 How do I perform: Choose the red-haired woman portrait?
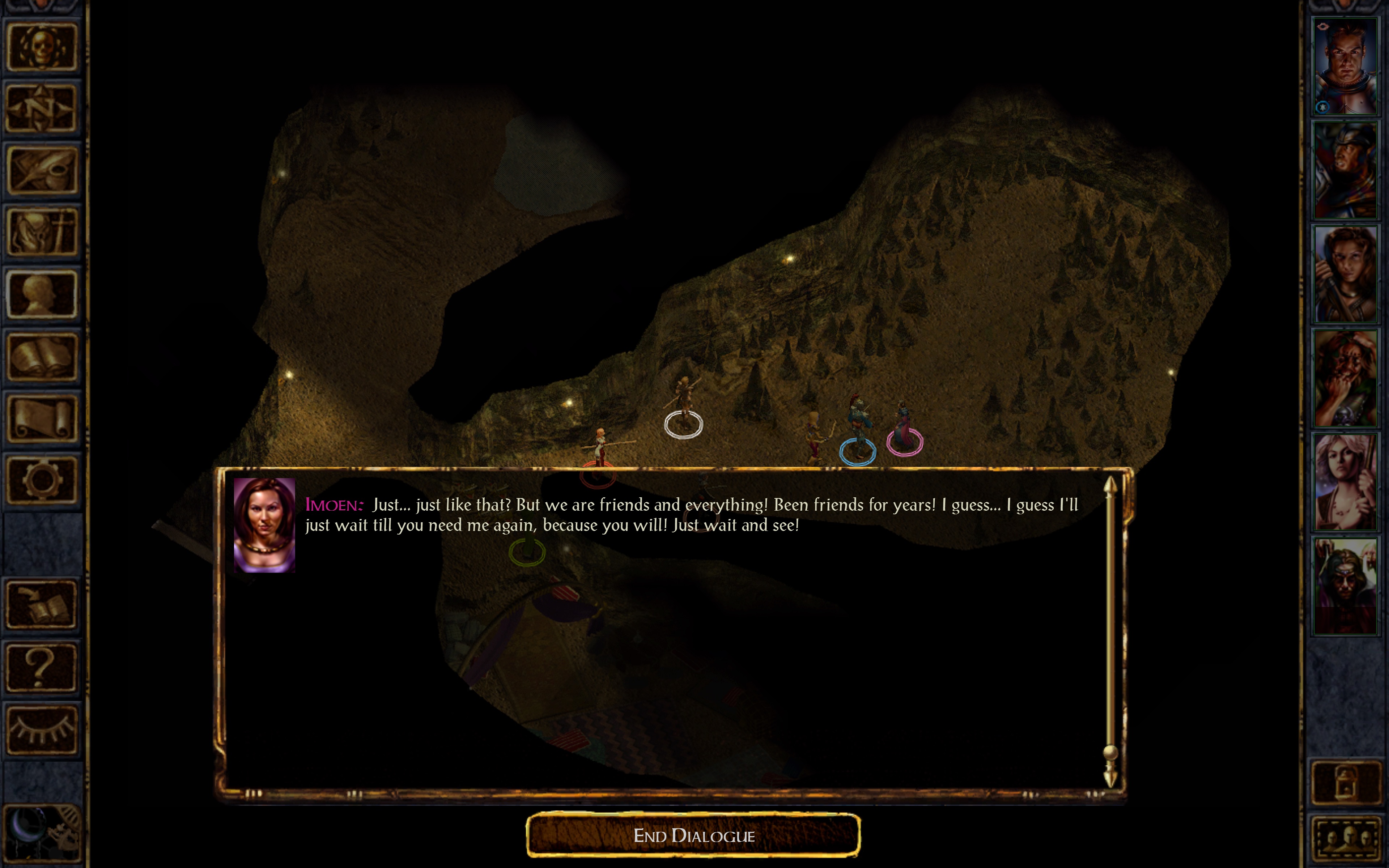1345,275
